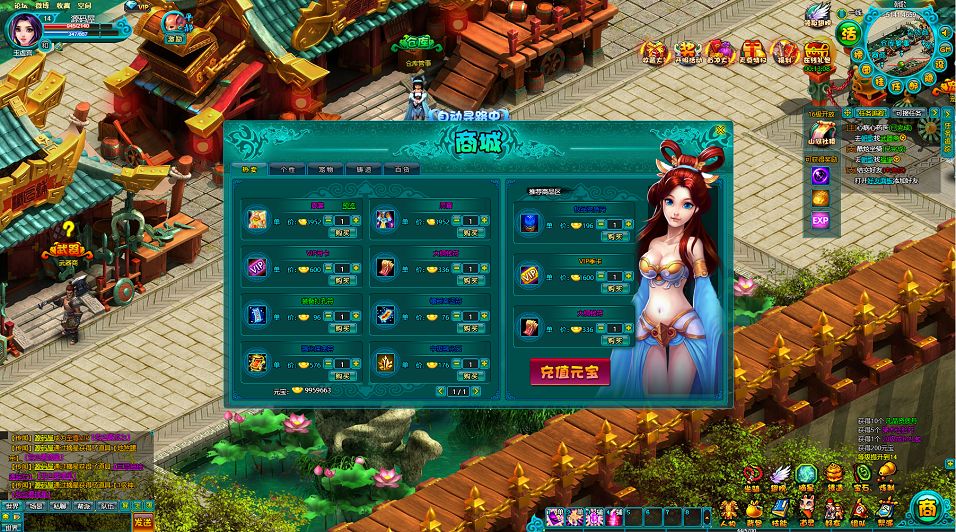Switch to the 宠物 shop tab
956x532 pixels.
click(x=325, y=170)
